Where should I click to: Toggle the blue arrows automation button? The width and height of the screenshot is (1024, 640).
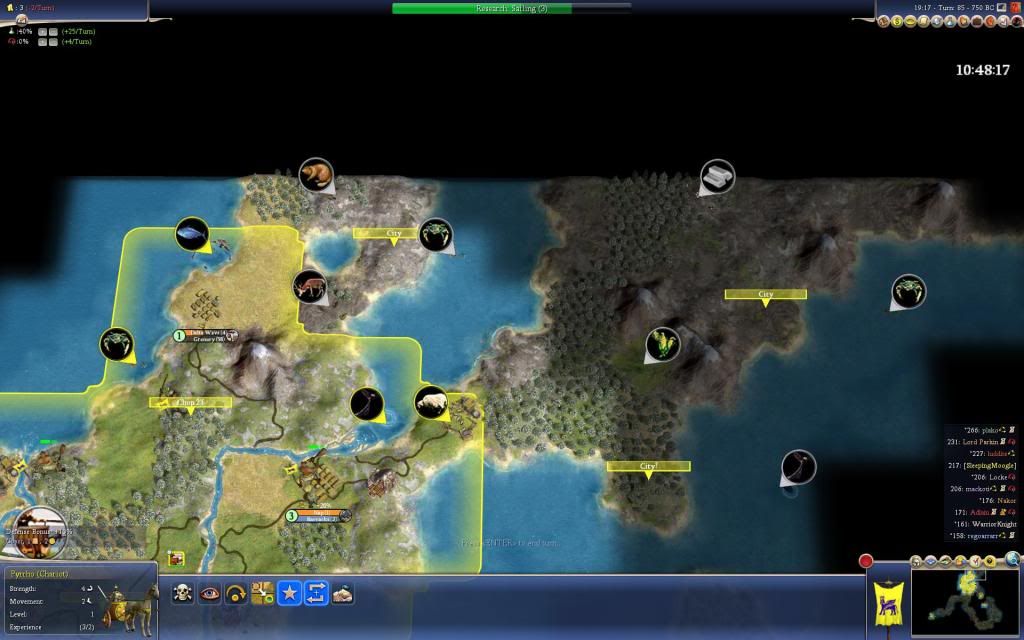pos(315,593)
